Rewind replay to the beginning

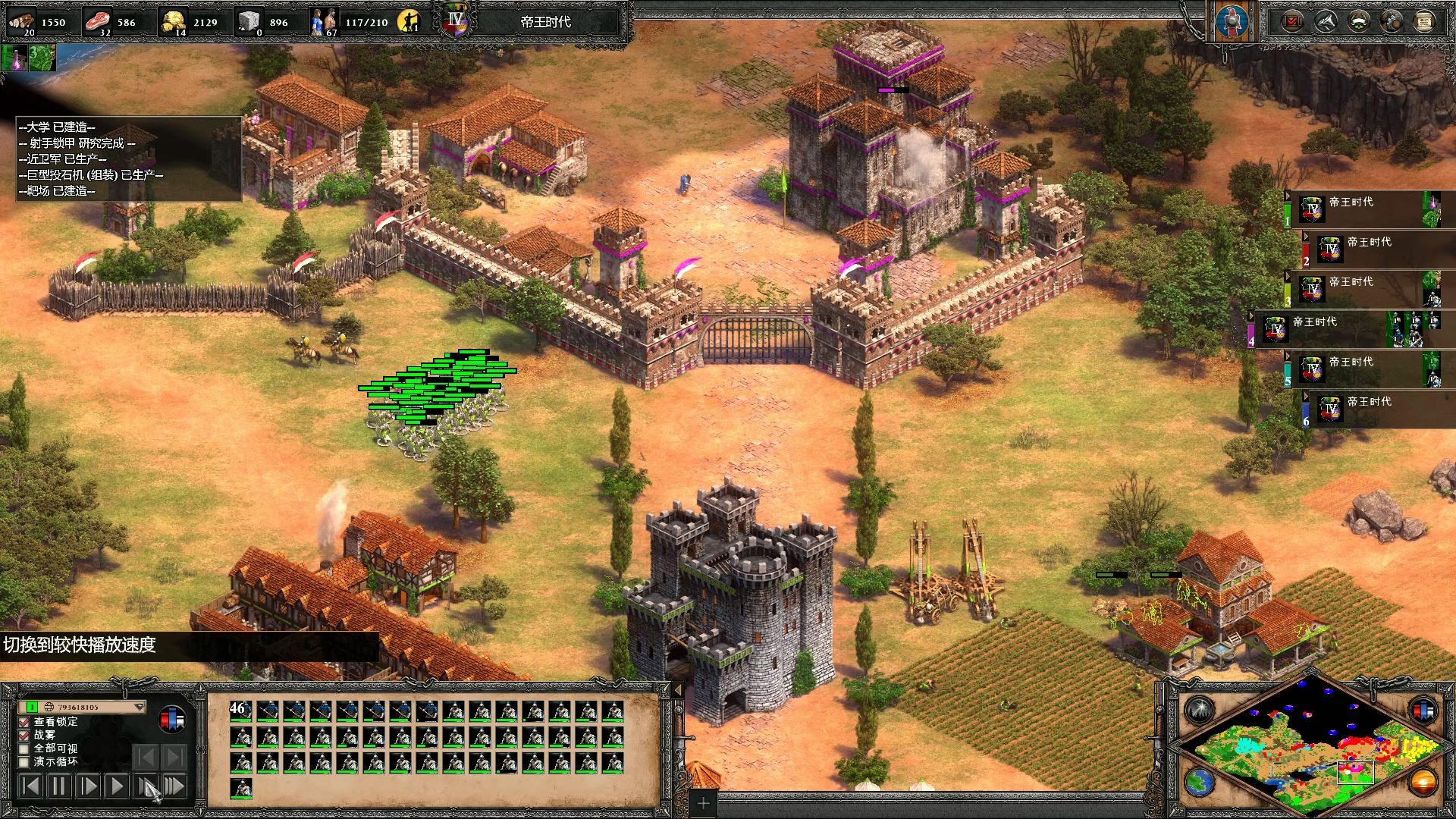coord(30,786)
